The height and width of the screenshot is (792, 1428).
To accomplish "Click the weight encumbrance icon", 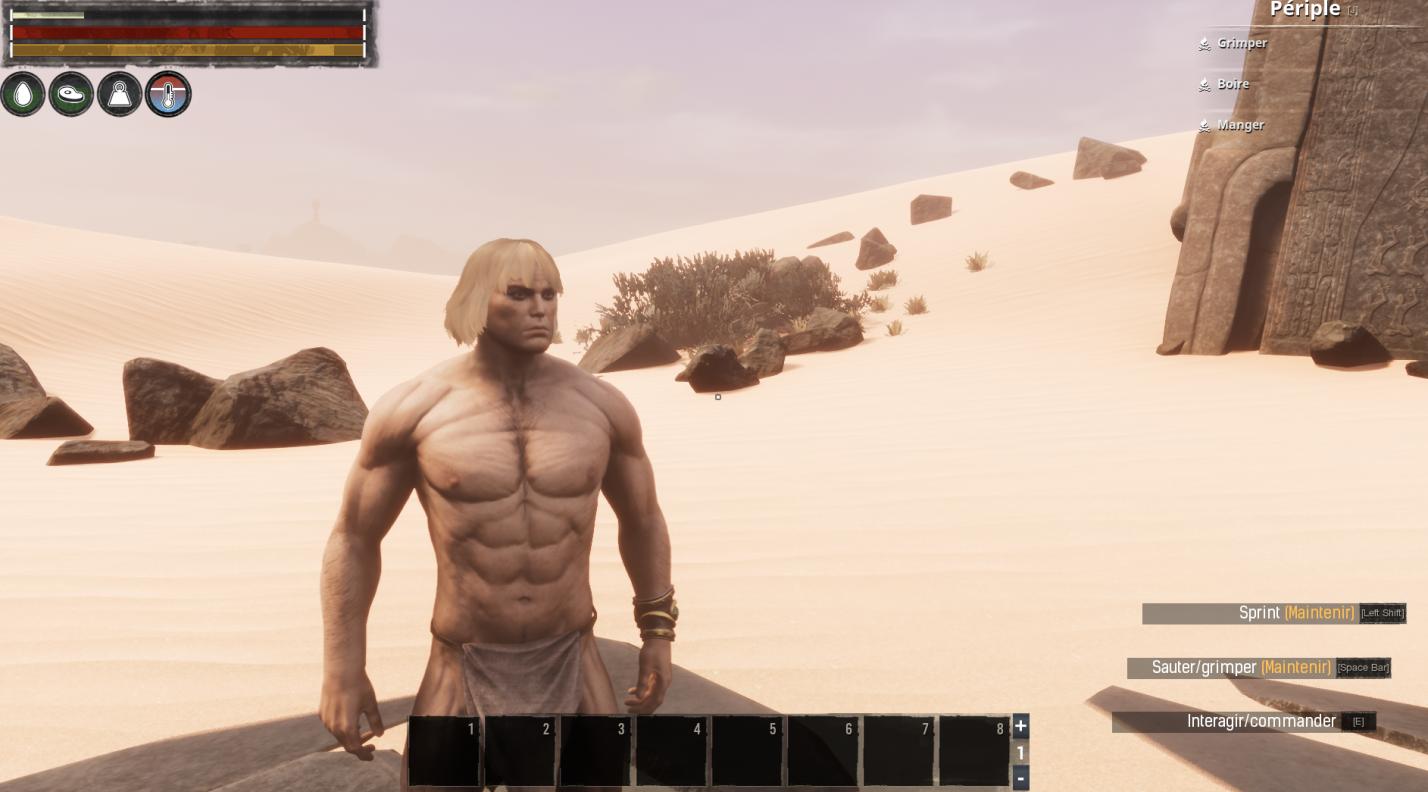I will pos(119,94).
